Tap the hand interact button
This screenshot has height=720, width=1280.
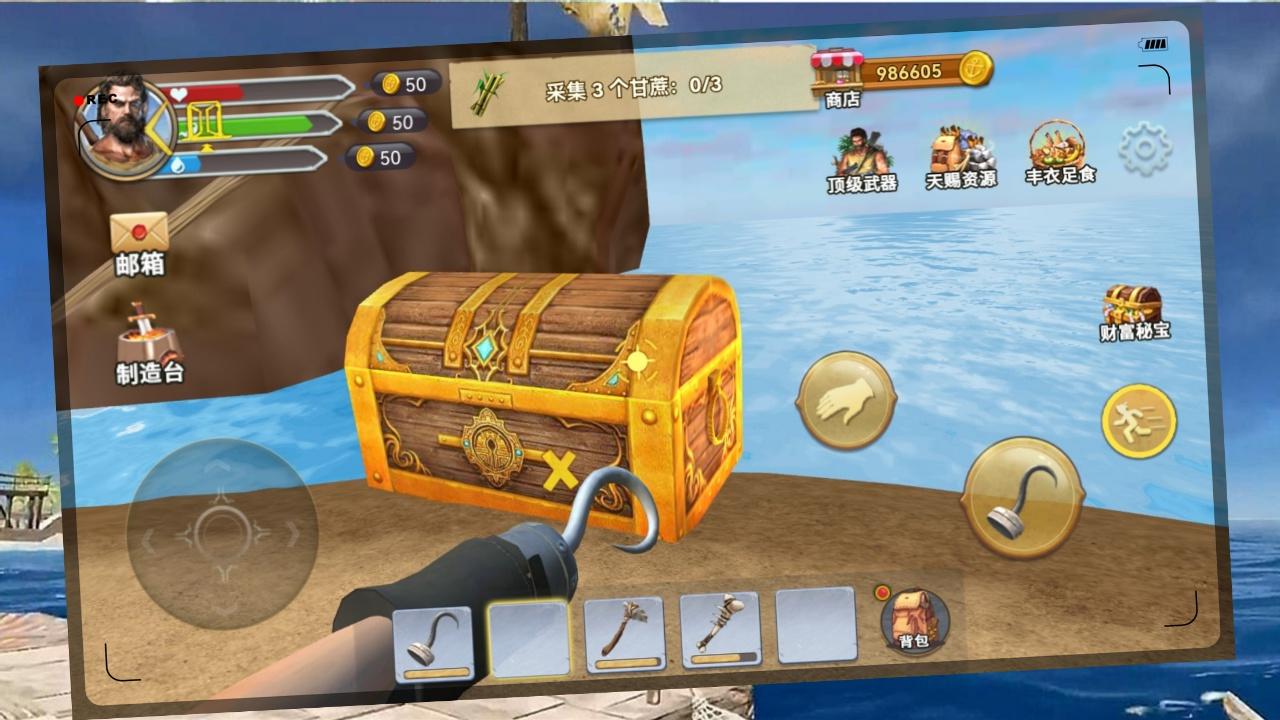coord(845,400)
